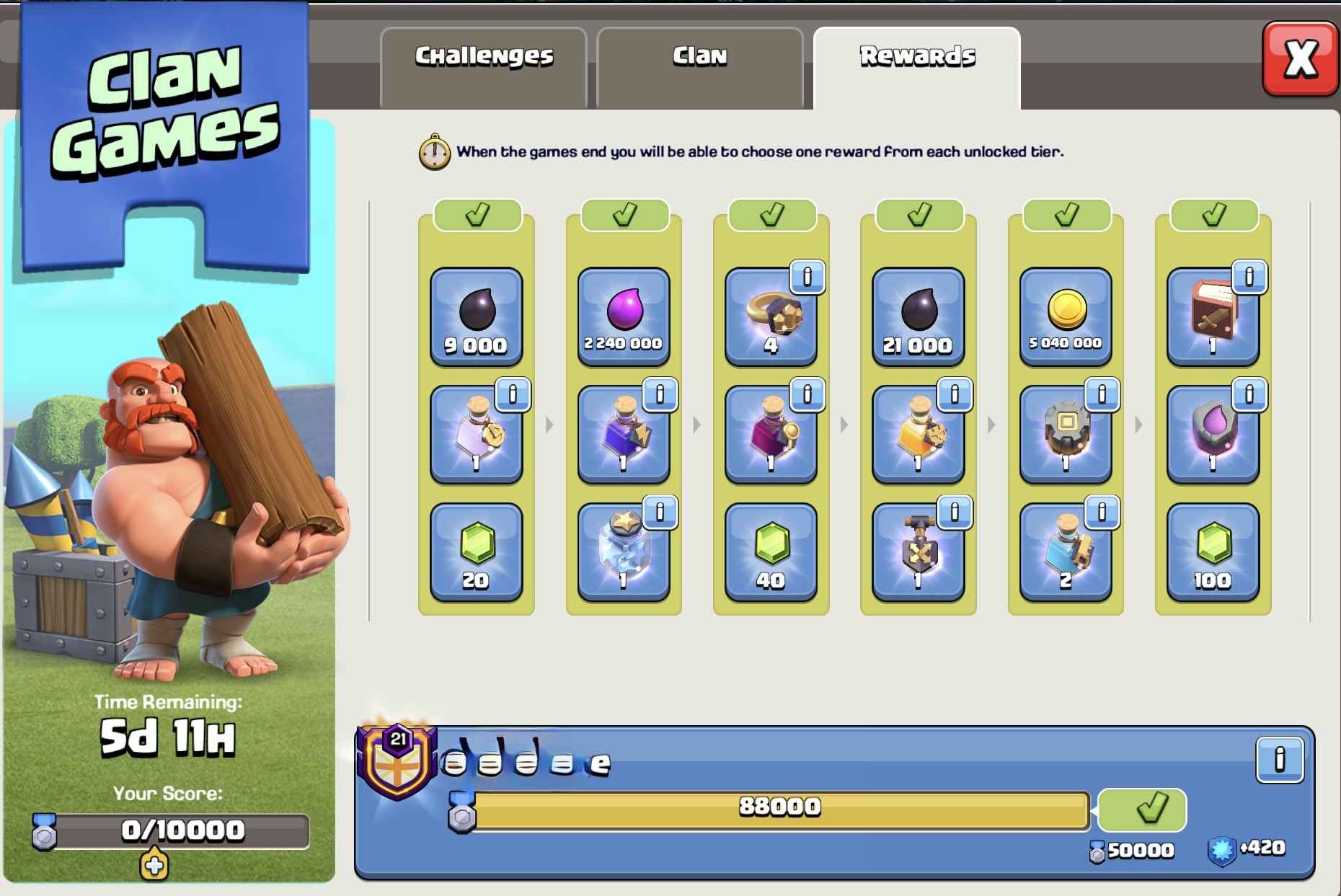Select the Book reward in the final tier

1213,317
